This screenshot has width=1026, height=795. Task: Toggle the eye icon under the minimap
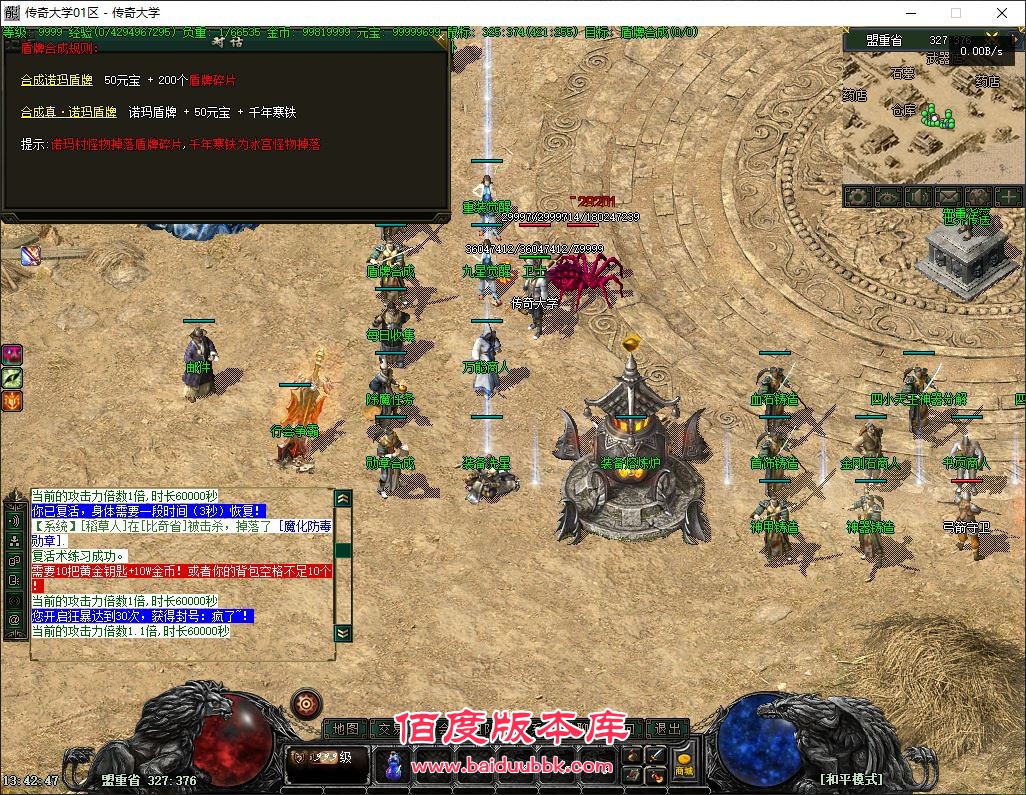coord(887,197)
